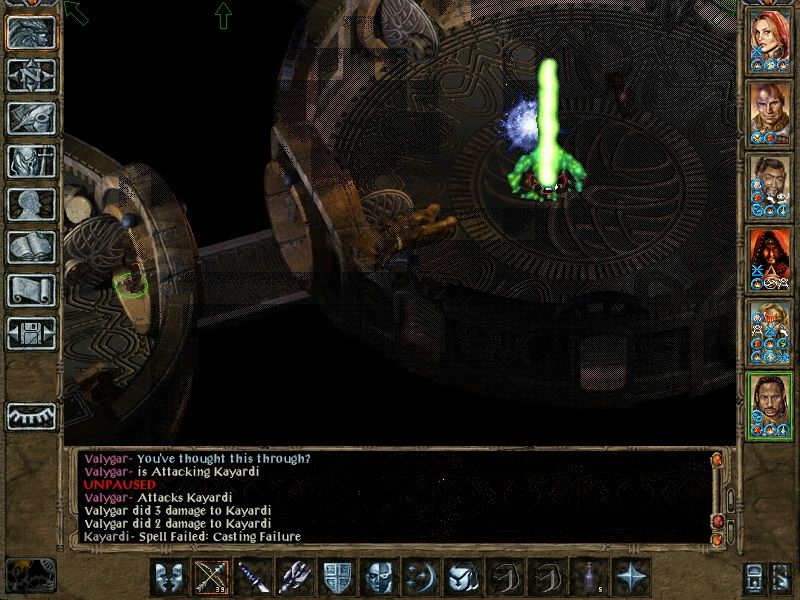This screenshot has height=600, width=800.
Task: Rest the party with closed-eye button
Action: pyautogui.click(x=31, y=415)
